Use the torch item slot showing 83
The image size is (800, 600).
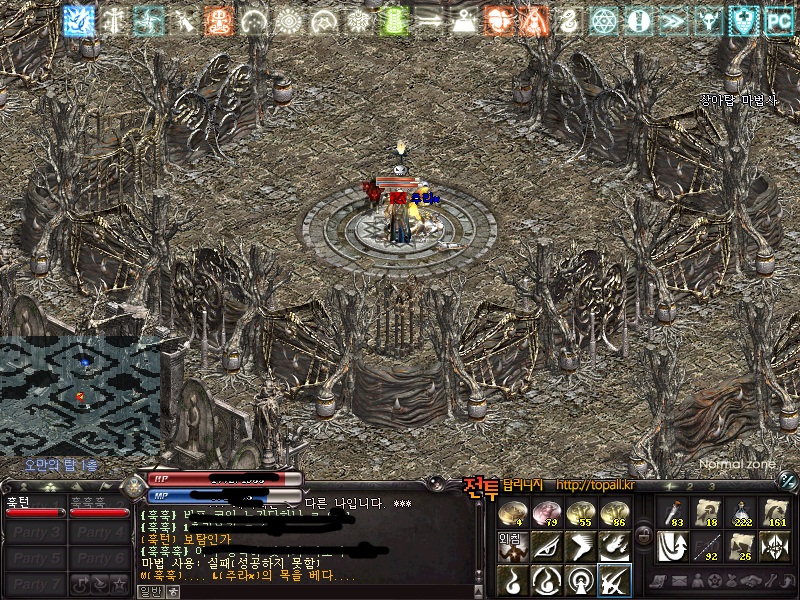pos(673,513)
